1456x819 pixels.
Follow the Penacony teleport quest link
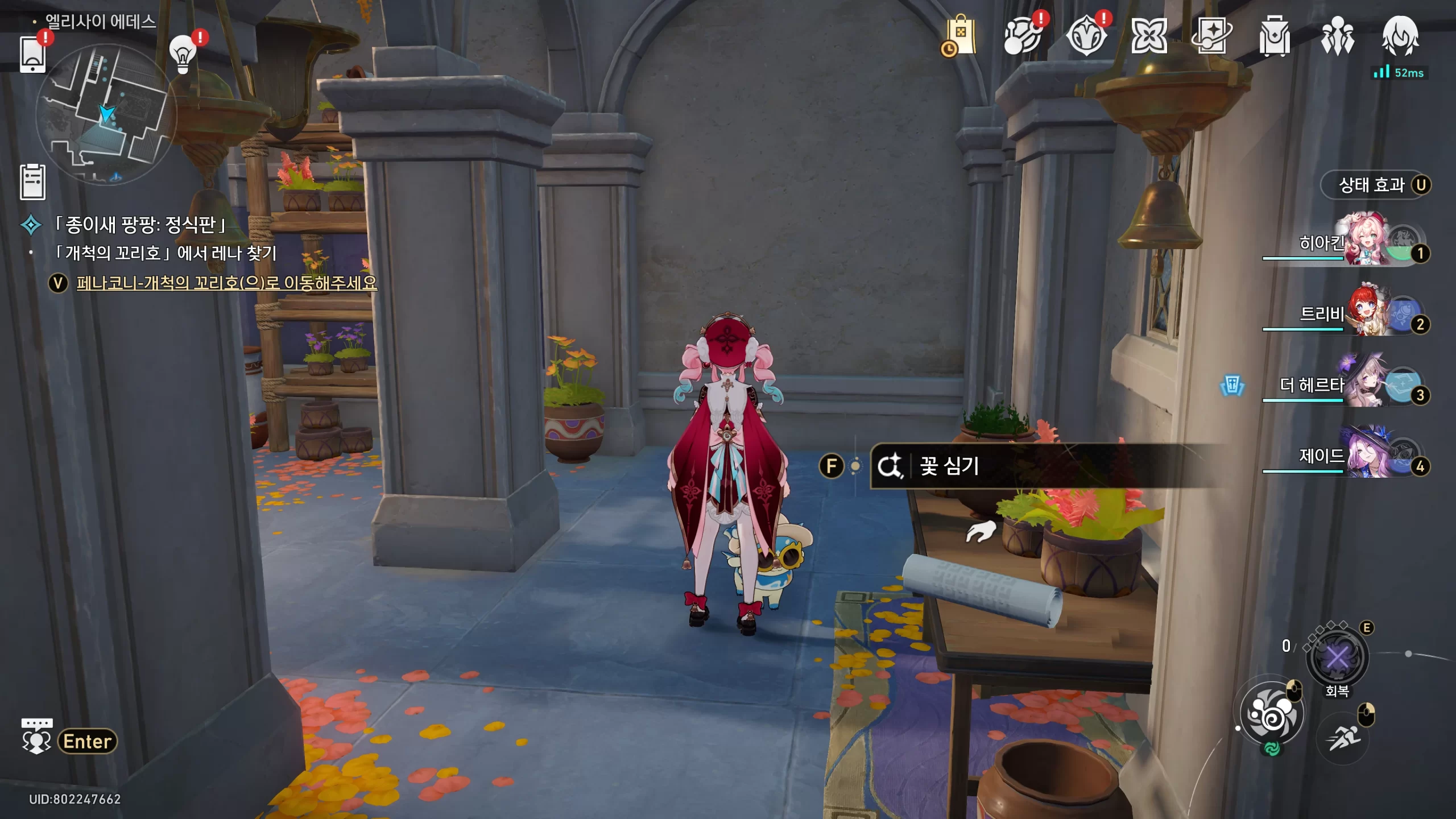226,283
